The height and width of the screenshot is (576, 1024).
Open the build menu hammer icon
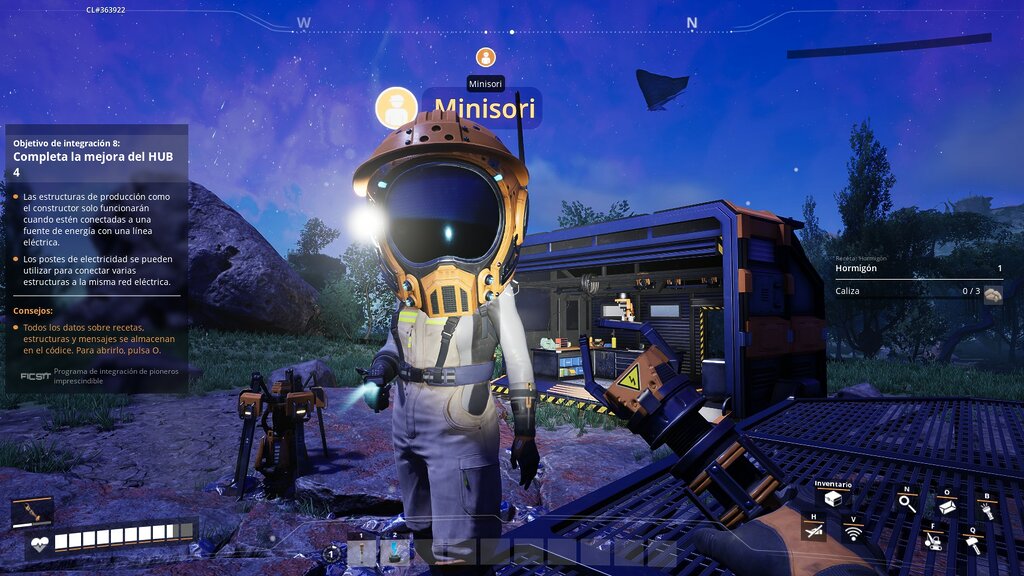[x=971, y=543]
